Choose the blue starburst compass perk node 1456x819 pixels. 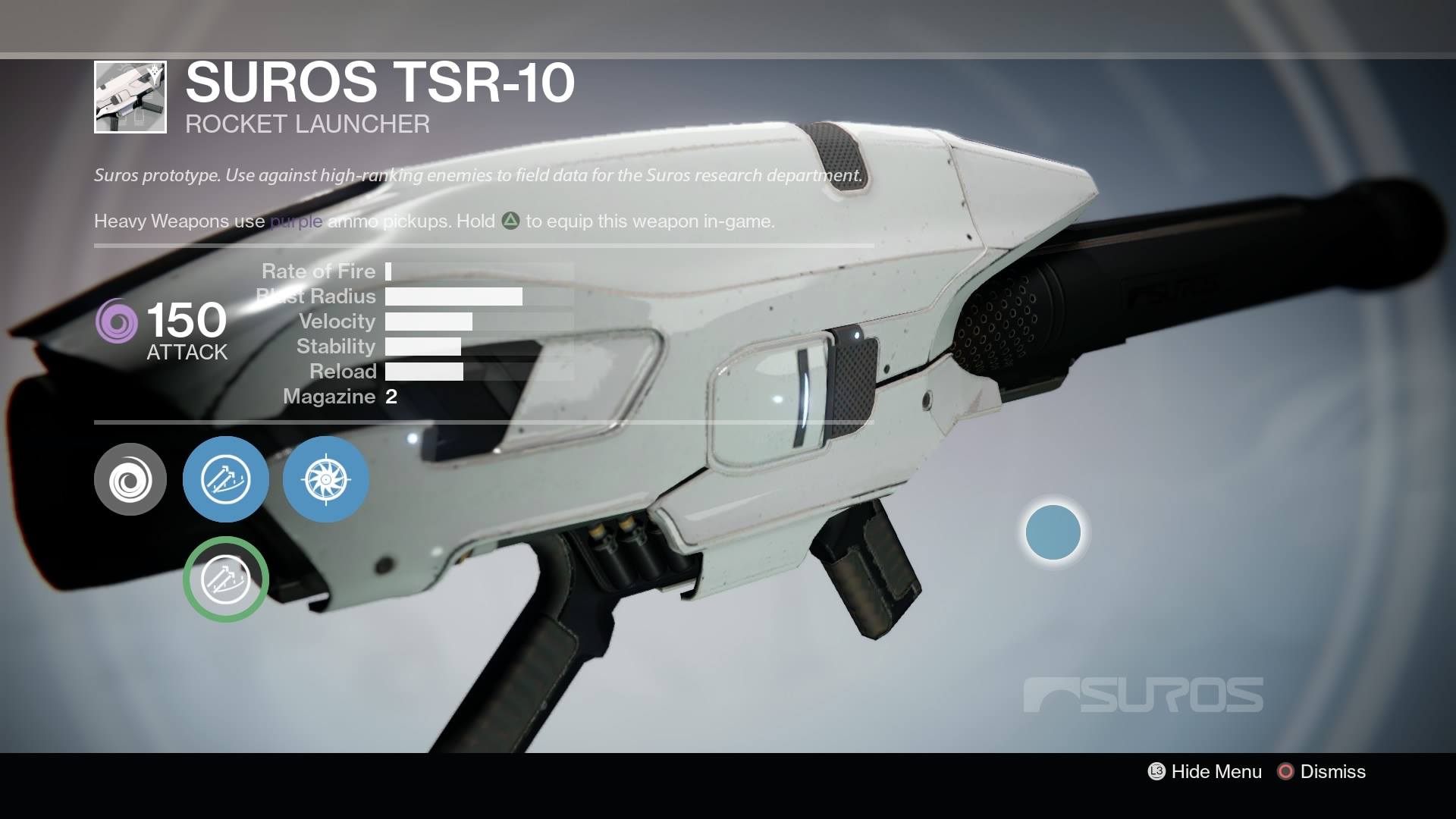[326, 479]
